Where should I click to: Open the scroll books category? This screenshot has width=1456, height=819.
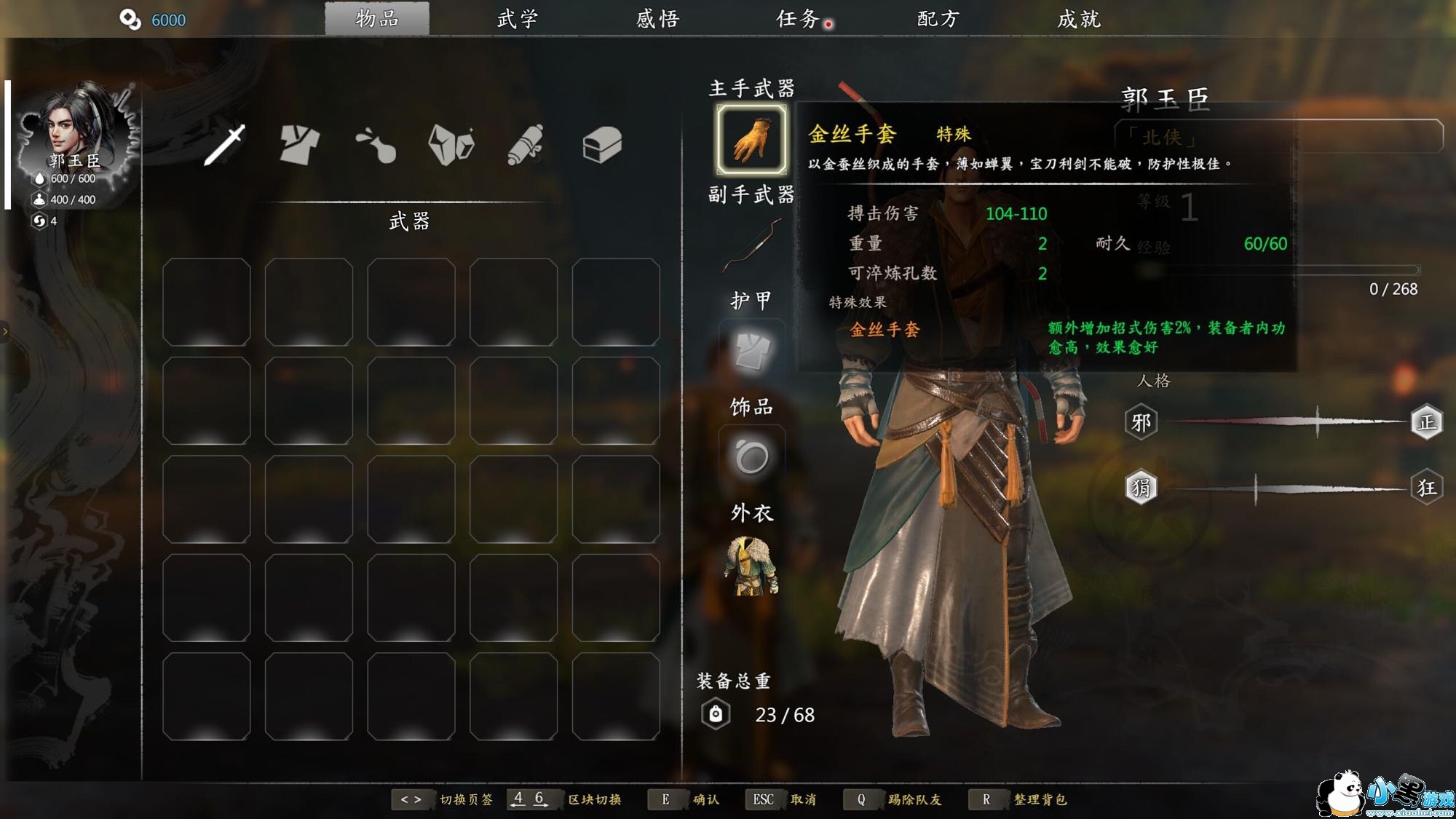[526, 144]
